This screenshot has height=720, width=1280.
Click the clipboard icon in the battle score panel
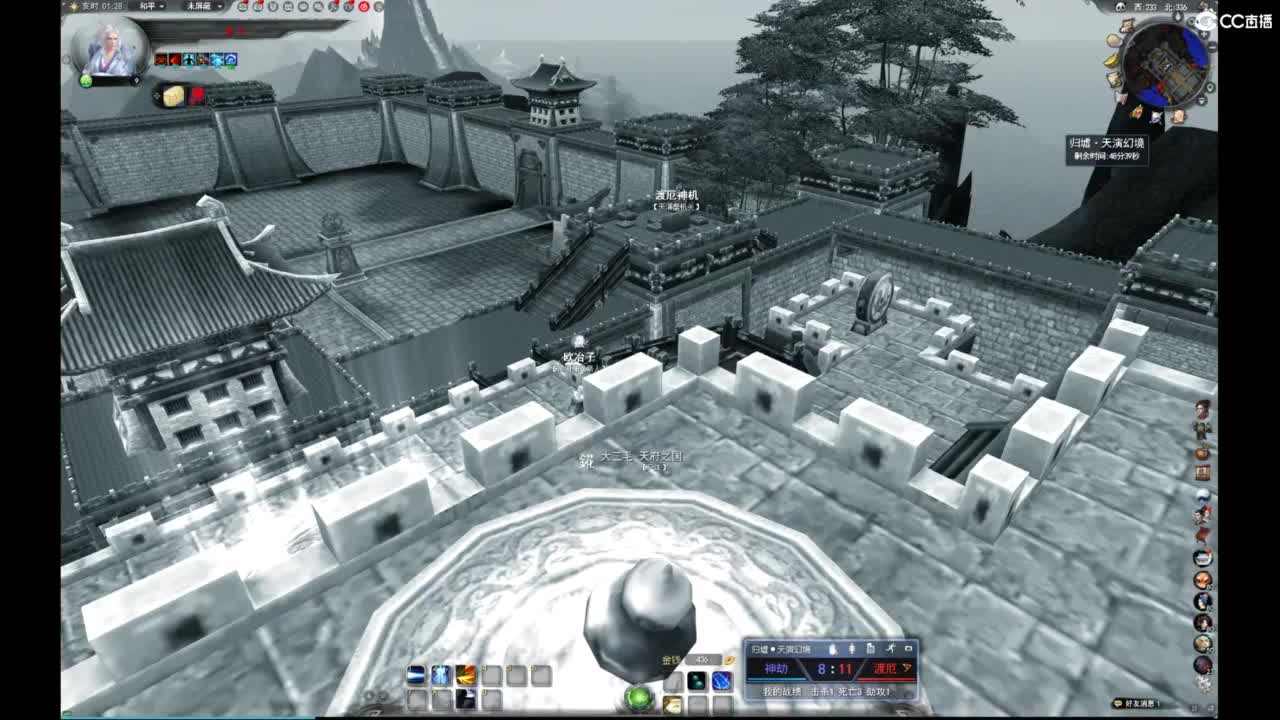pos(871,649)
